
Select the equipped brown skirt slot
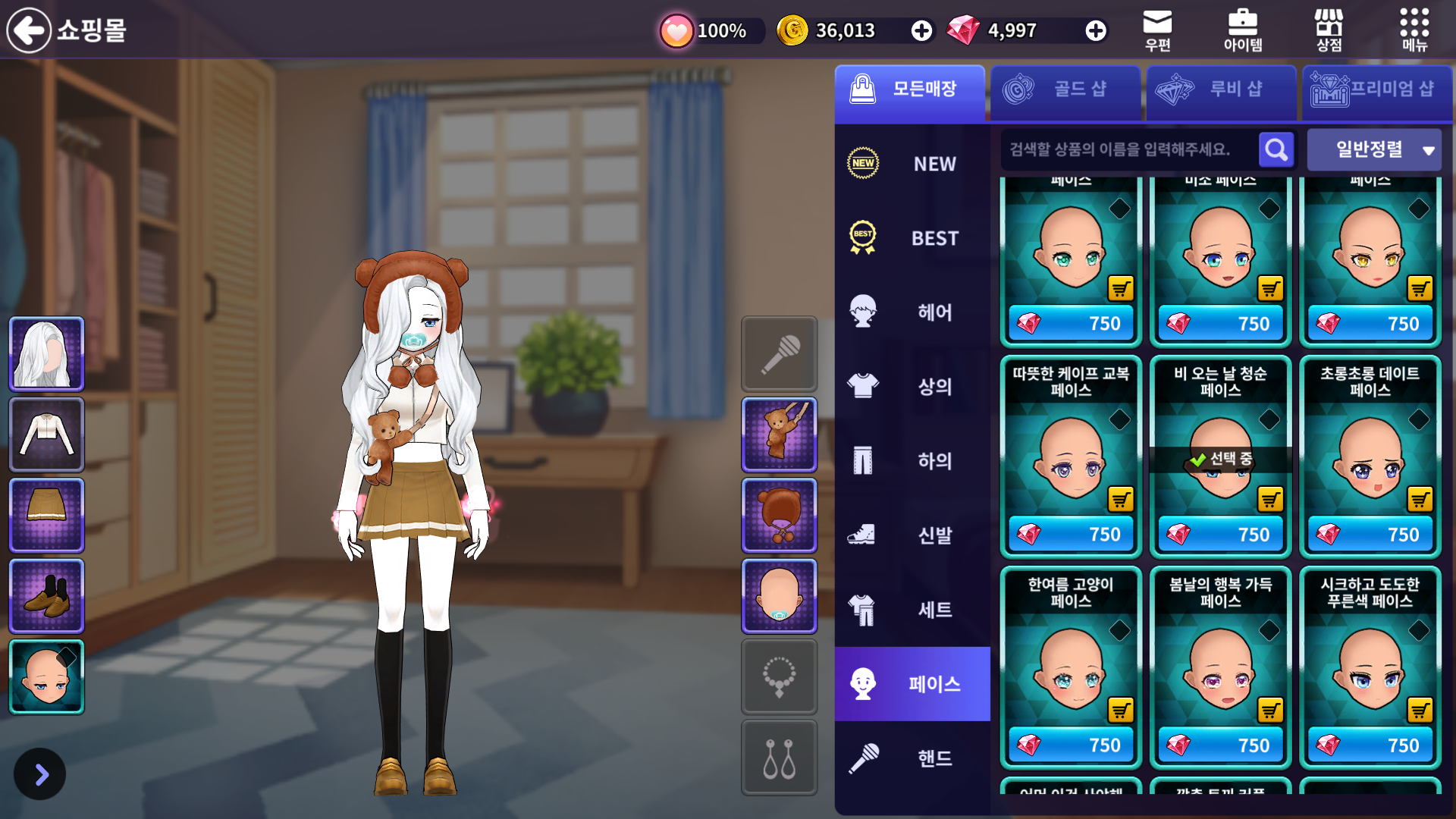[x=46, y=515]
